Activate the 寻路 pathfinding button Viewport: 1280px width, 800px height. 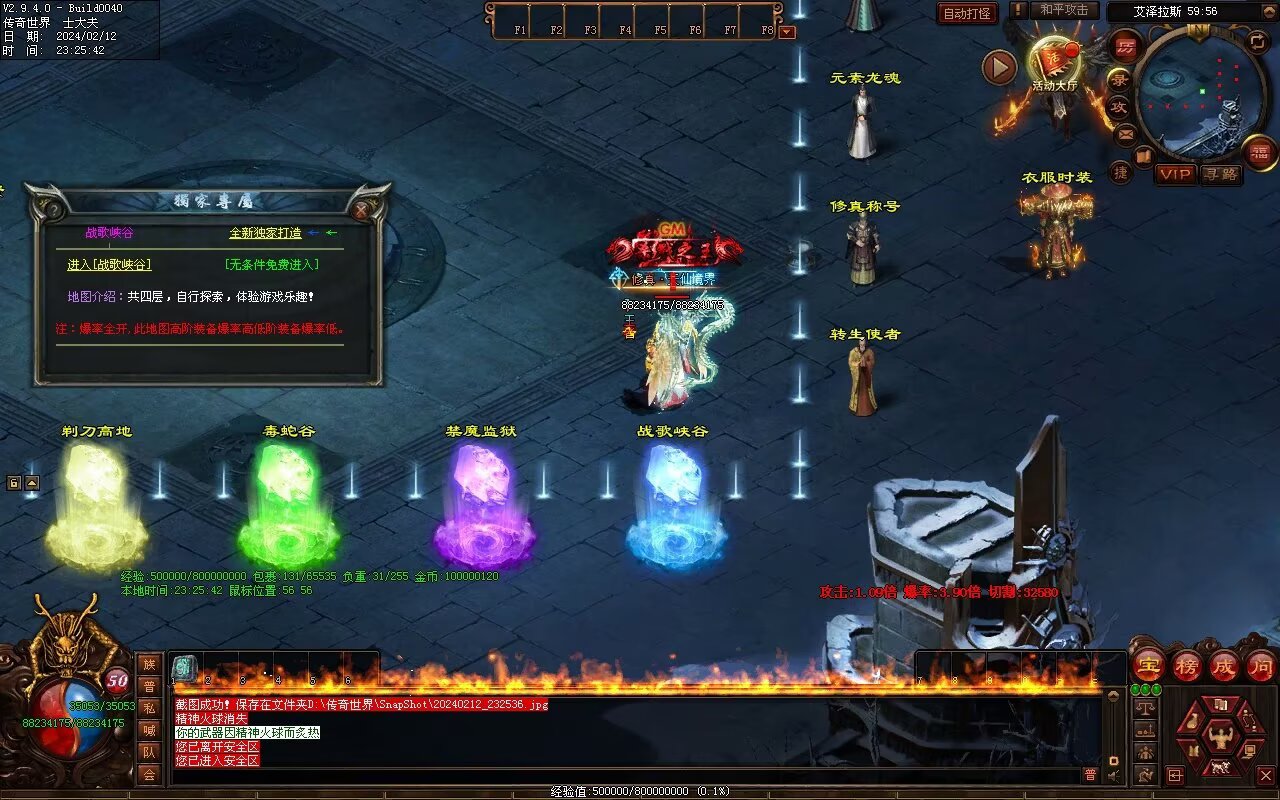coord(1220,174)
